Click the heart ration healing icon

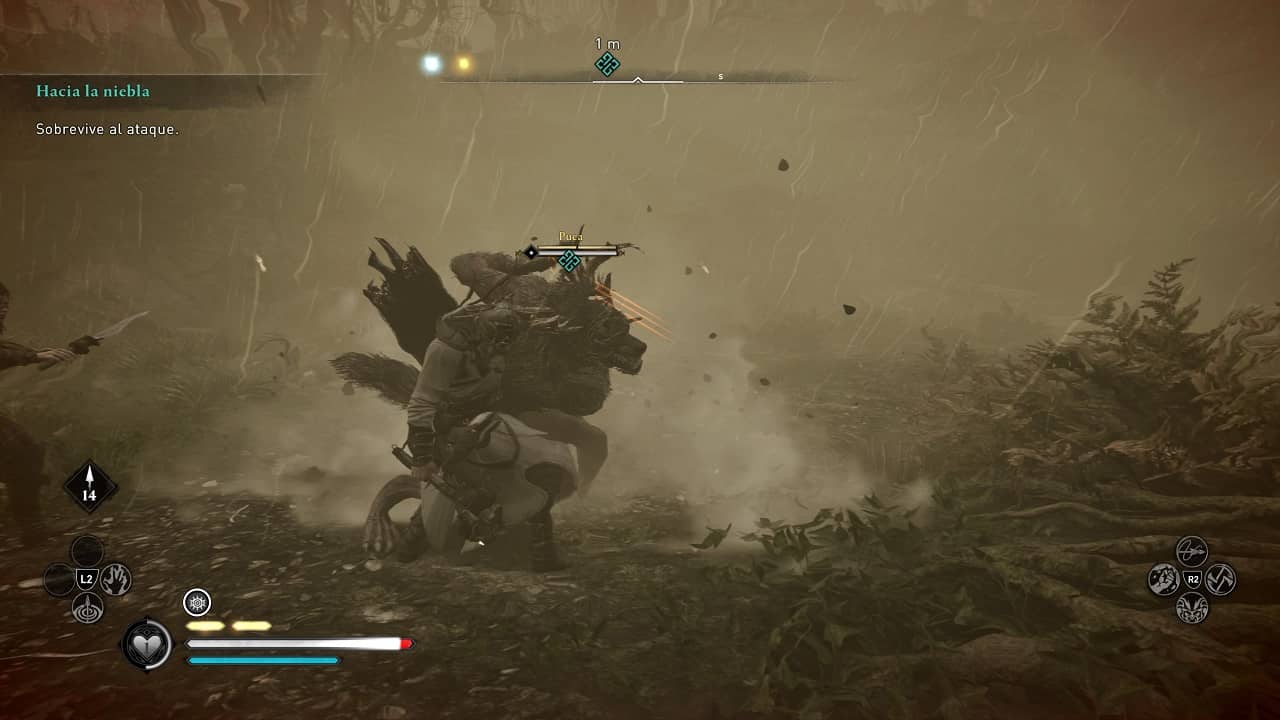[x=148, y=644]
